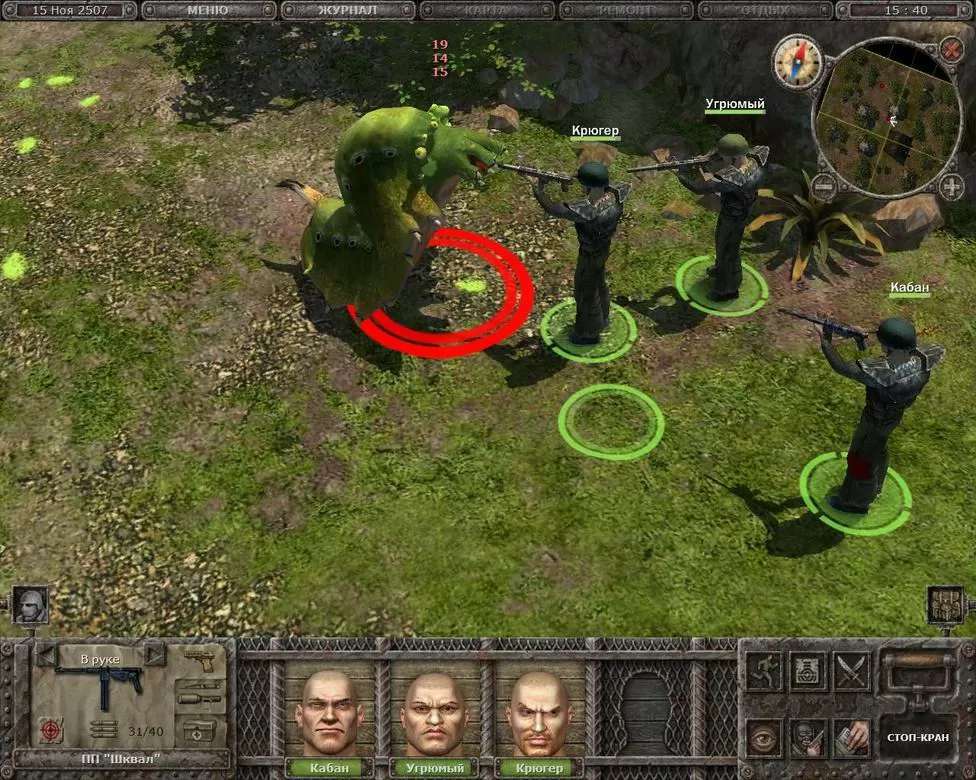Zoom out the minimap with minus button
The height and width of the screenshot is (780, 976).
[x=823, y=186]
